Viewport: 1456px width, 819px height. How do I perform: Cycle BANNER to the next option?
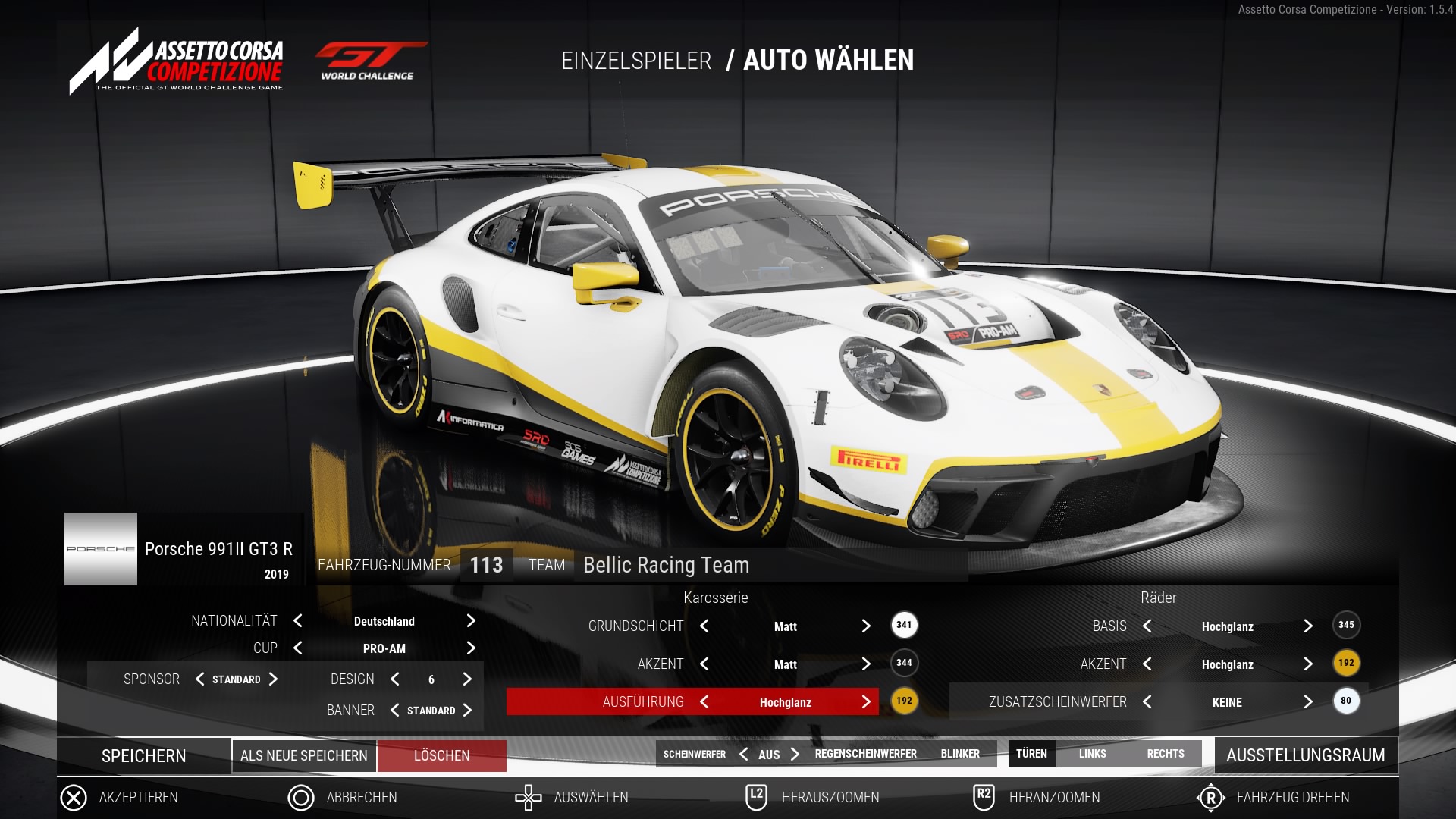coord(467,711)
